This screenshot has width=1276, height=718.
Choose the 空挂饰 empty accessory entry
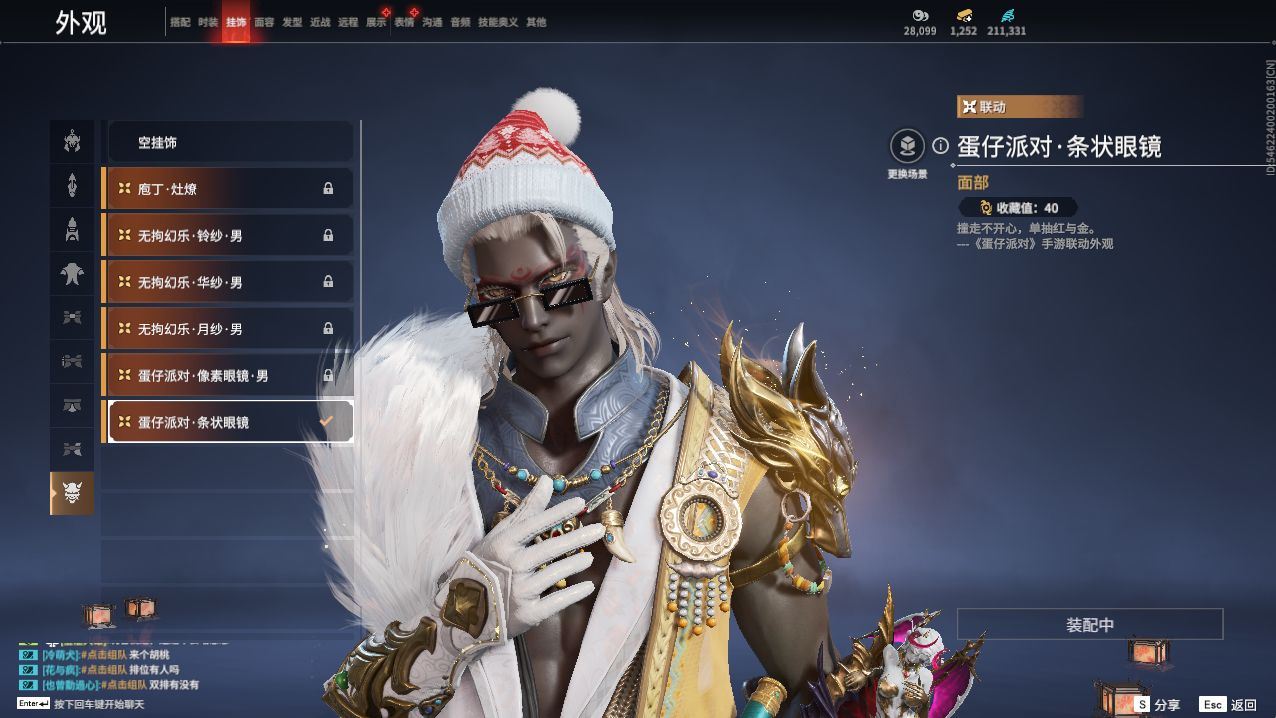(228, 143)
